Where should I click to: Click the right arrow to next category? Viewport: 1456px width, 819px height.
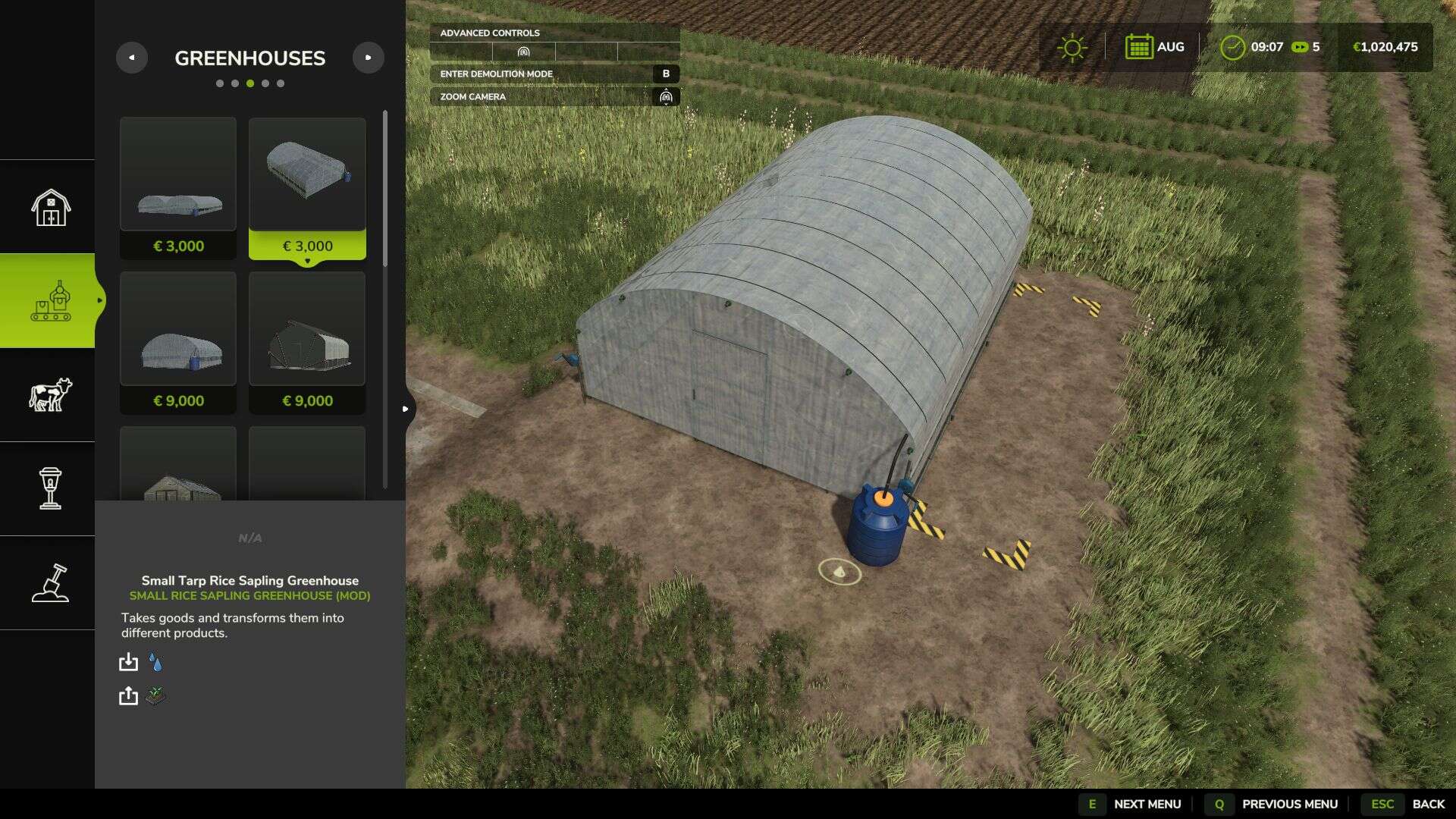(369, 57)
